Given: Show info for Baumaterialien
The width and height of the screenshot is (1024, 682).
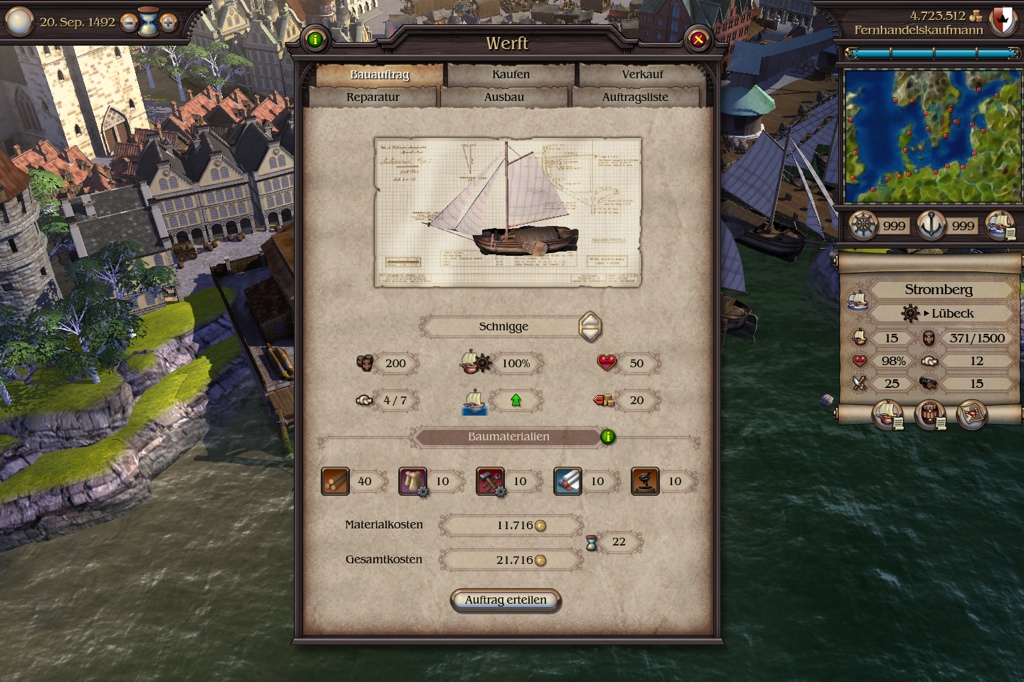Looking at the screenshot, I should pos(608,437).
